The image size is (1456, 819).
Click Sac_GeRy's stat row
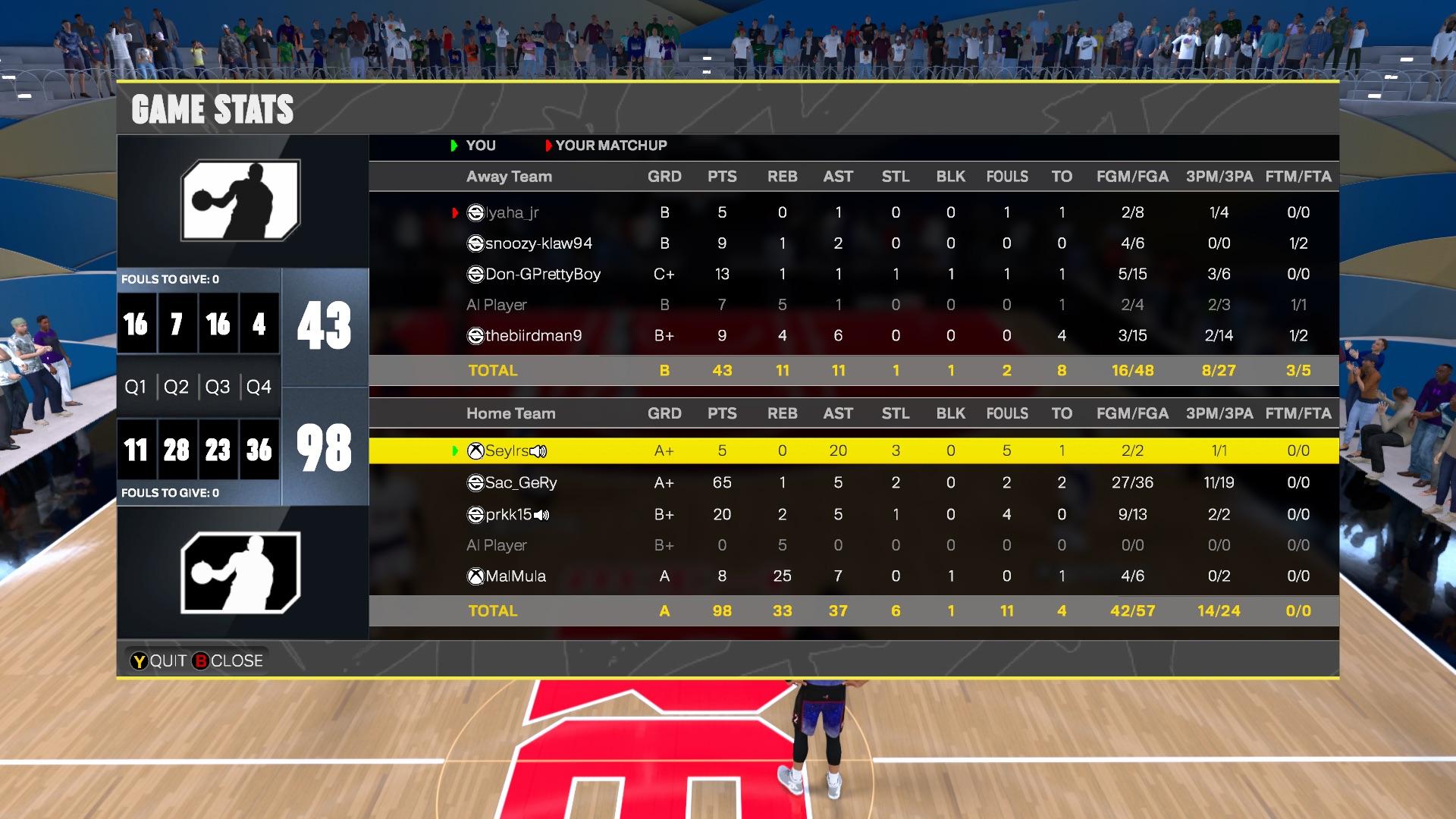[x=834, y=482]
